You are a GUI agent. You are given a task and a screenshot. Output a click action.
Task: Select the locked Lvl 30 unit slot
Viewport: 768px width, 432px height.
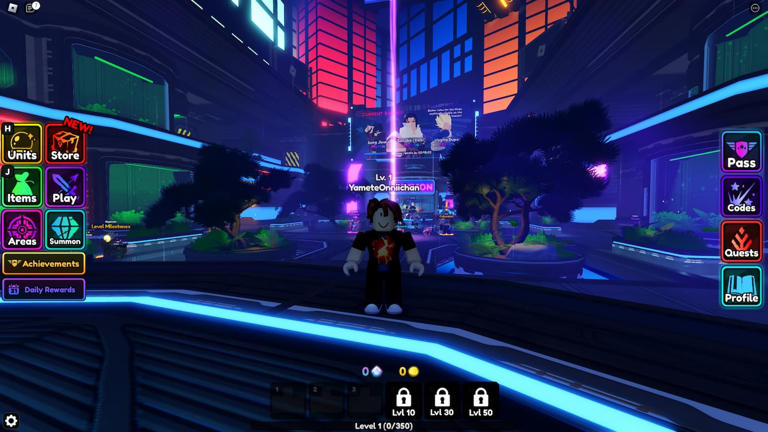442,401
